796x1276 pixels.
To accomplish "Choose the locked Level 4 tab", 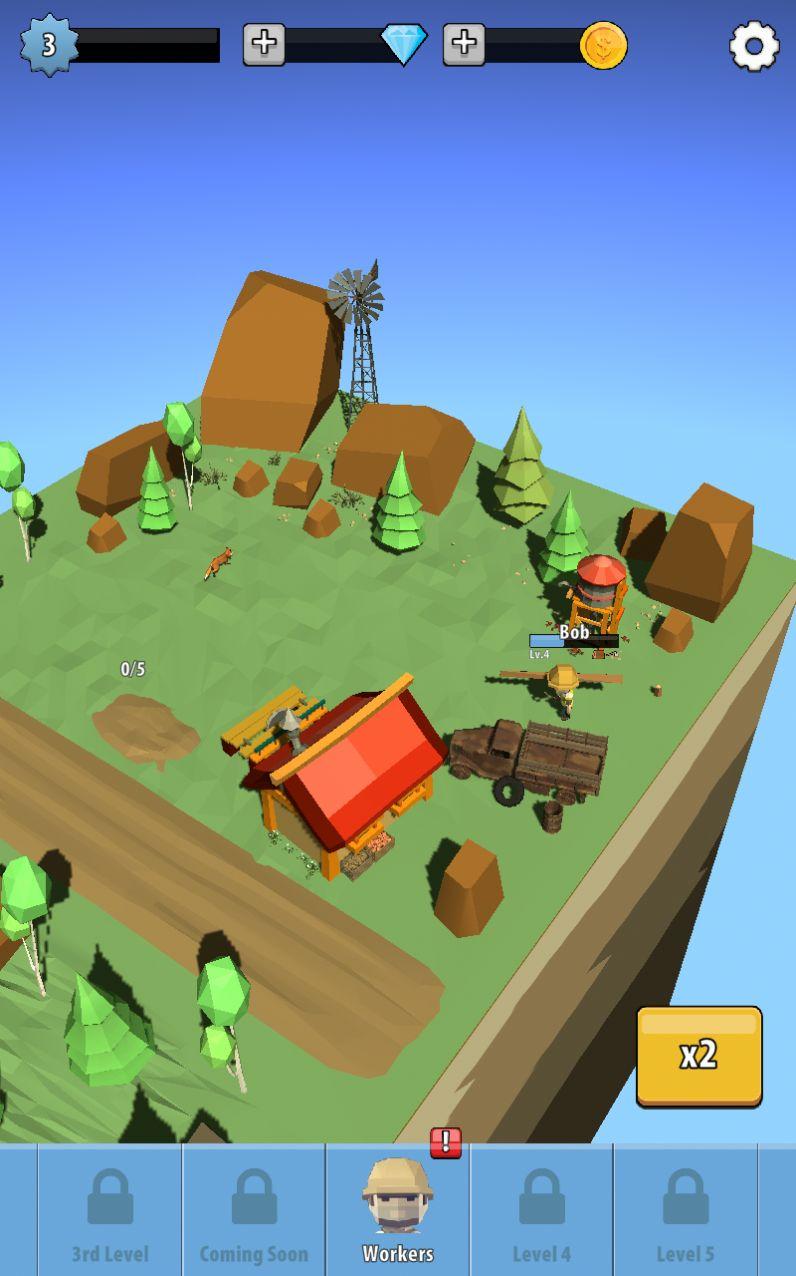I will [x=542, y=1210].
